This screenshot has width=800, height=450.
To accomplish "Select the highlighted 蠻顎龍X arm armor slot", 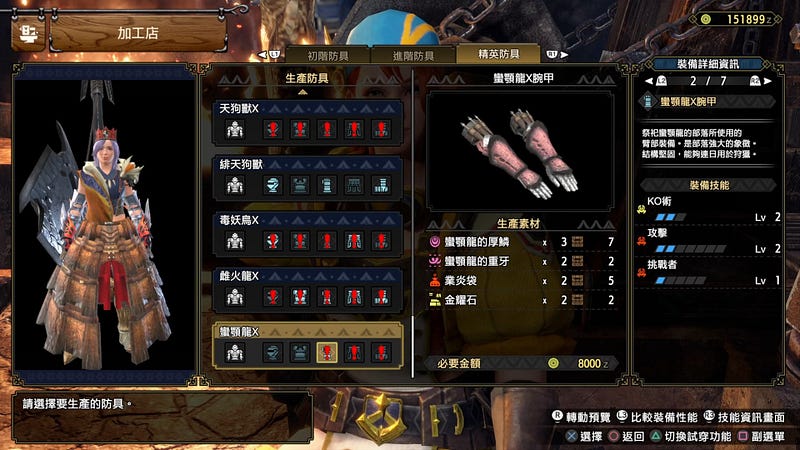I will pos(326,352).
